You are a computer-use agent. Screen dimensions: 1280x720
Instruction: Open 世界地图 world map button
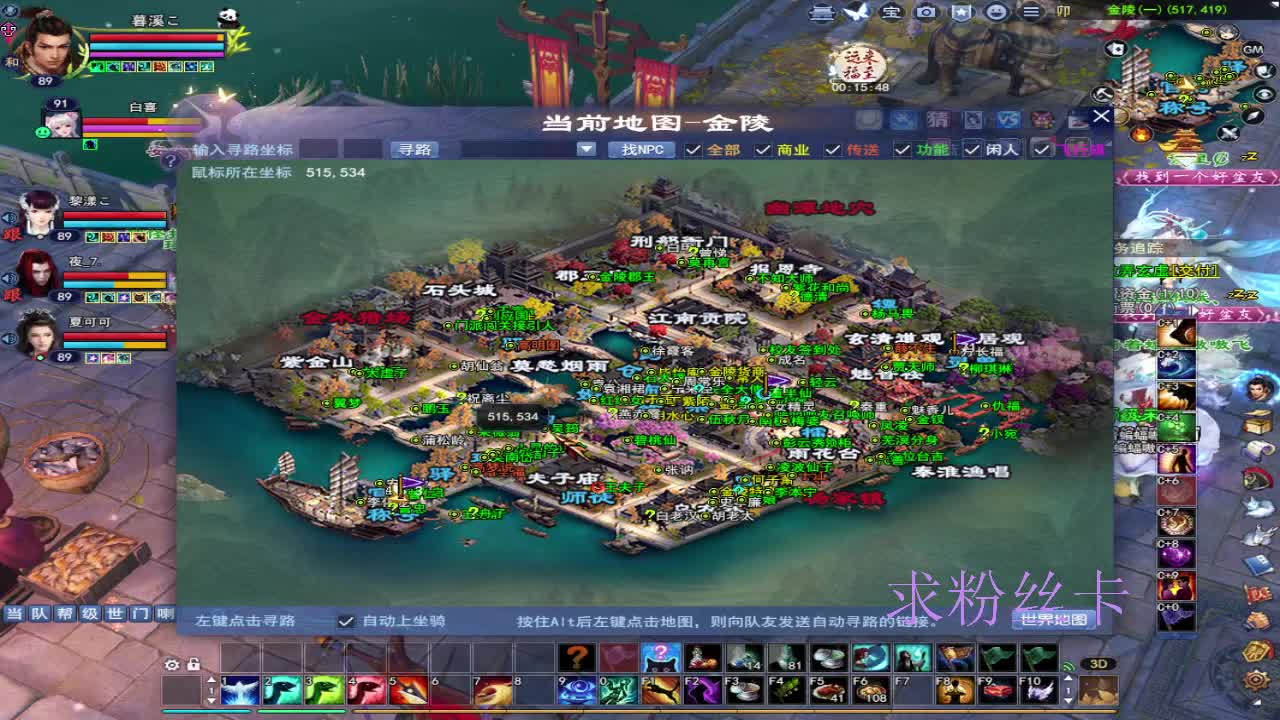pyautogui.click(x=1053, y=620)
